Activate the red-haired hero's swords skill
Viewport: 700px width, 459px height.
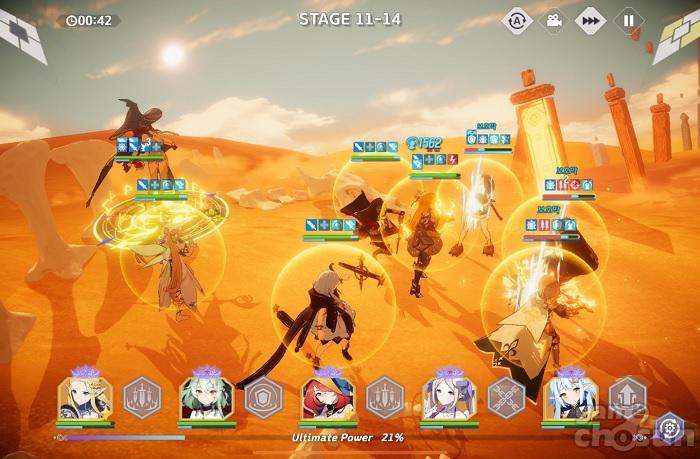point(385,397)
